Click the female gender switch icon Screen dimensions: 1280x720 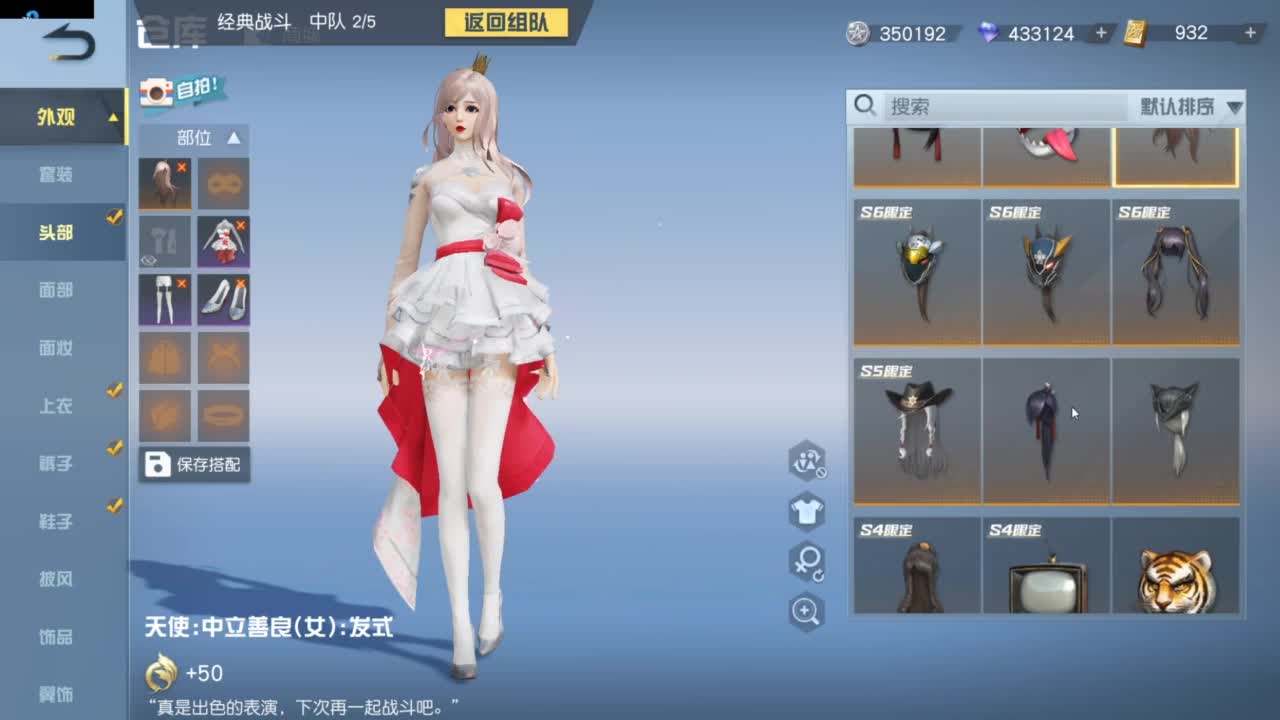click(x=806, y=560)
